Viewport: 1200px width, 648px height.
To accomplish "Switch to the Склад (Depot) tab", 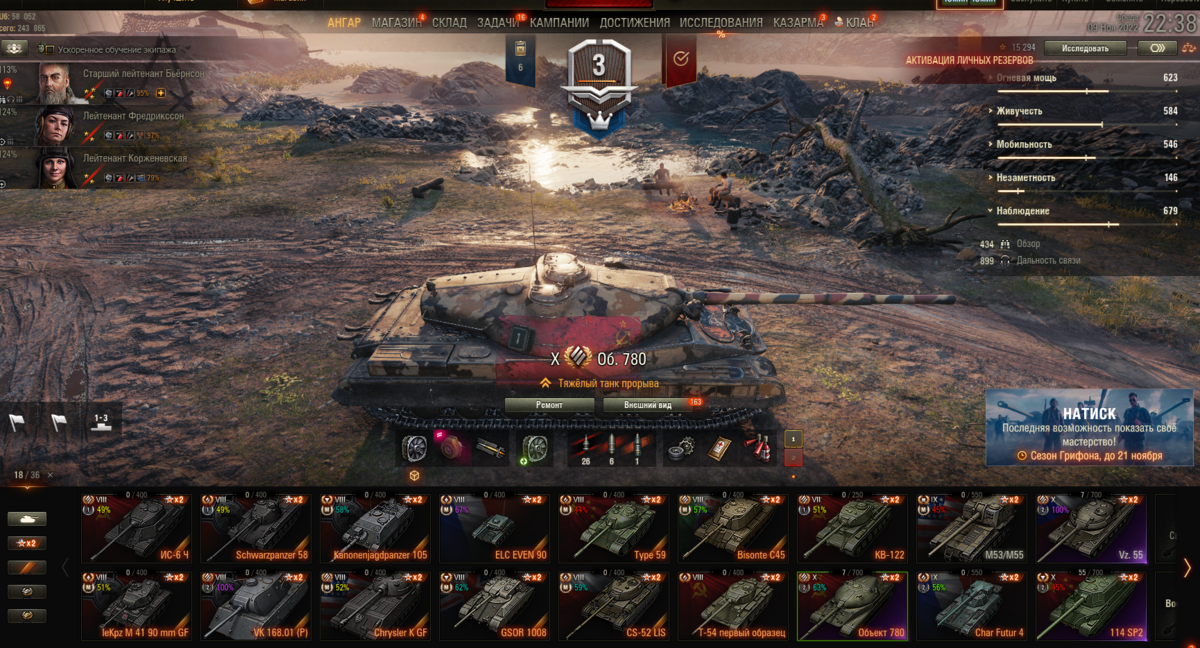I will (449, 22).
